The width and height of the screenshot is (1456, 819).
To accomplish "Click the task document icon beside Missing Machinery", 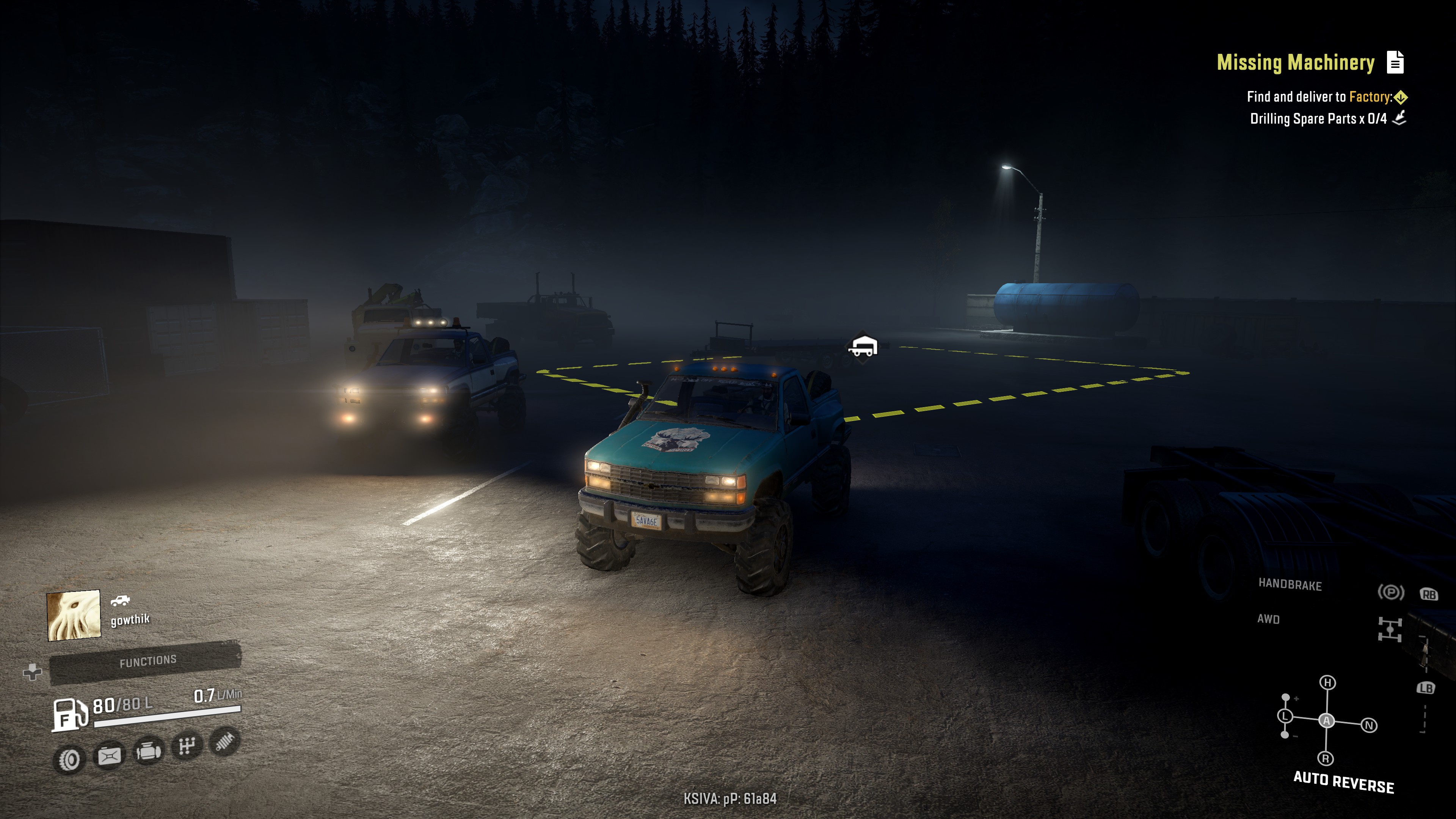I will coord(1395,62).
